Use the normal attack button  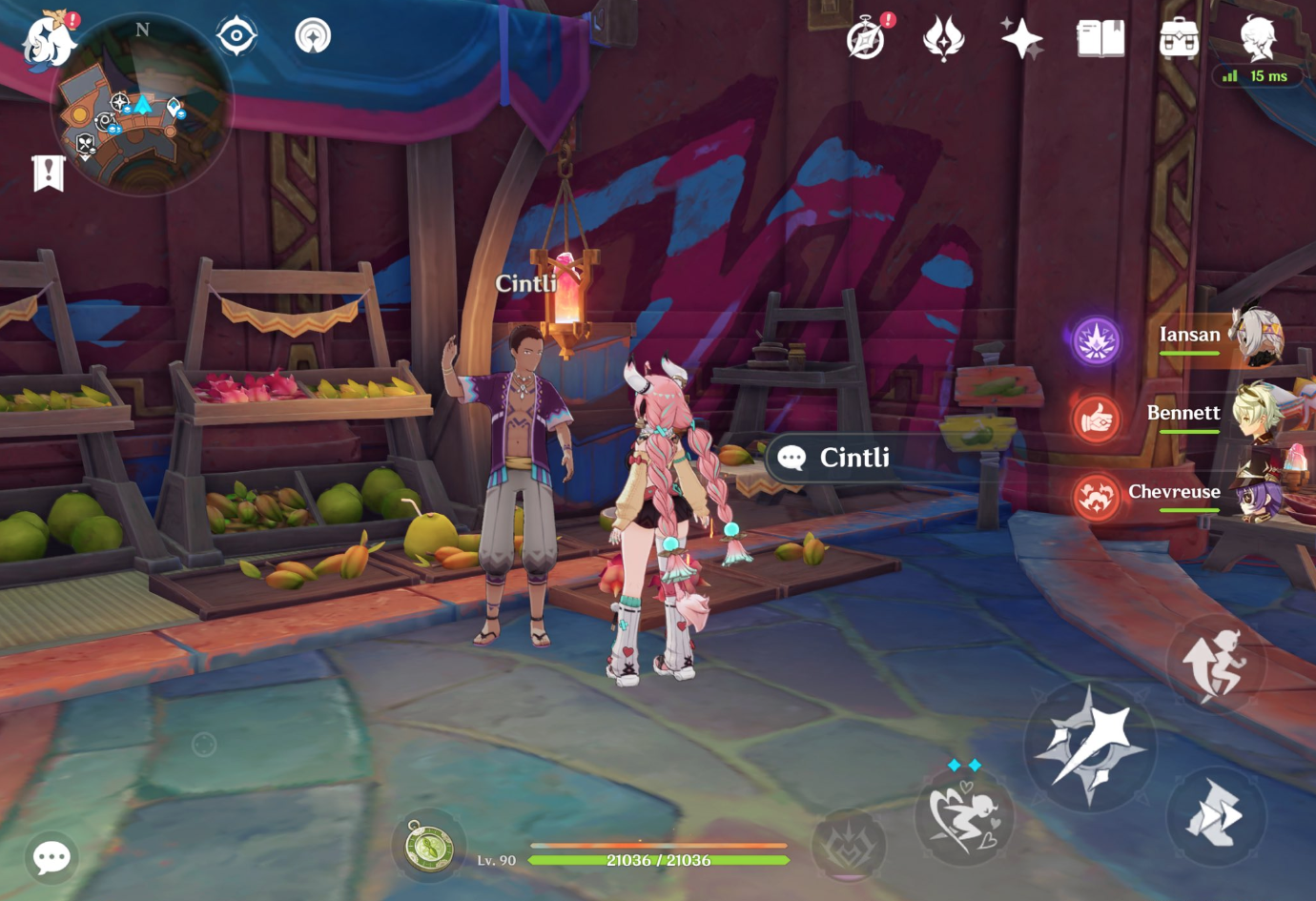tap(1090, 746)
